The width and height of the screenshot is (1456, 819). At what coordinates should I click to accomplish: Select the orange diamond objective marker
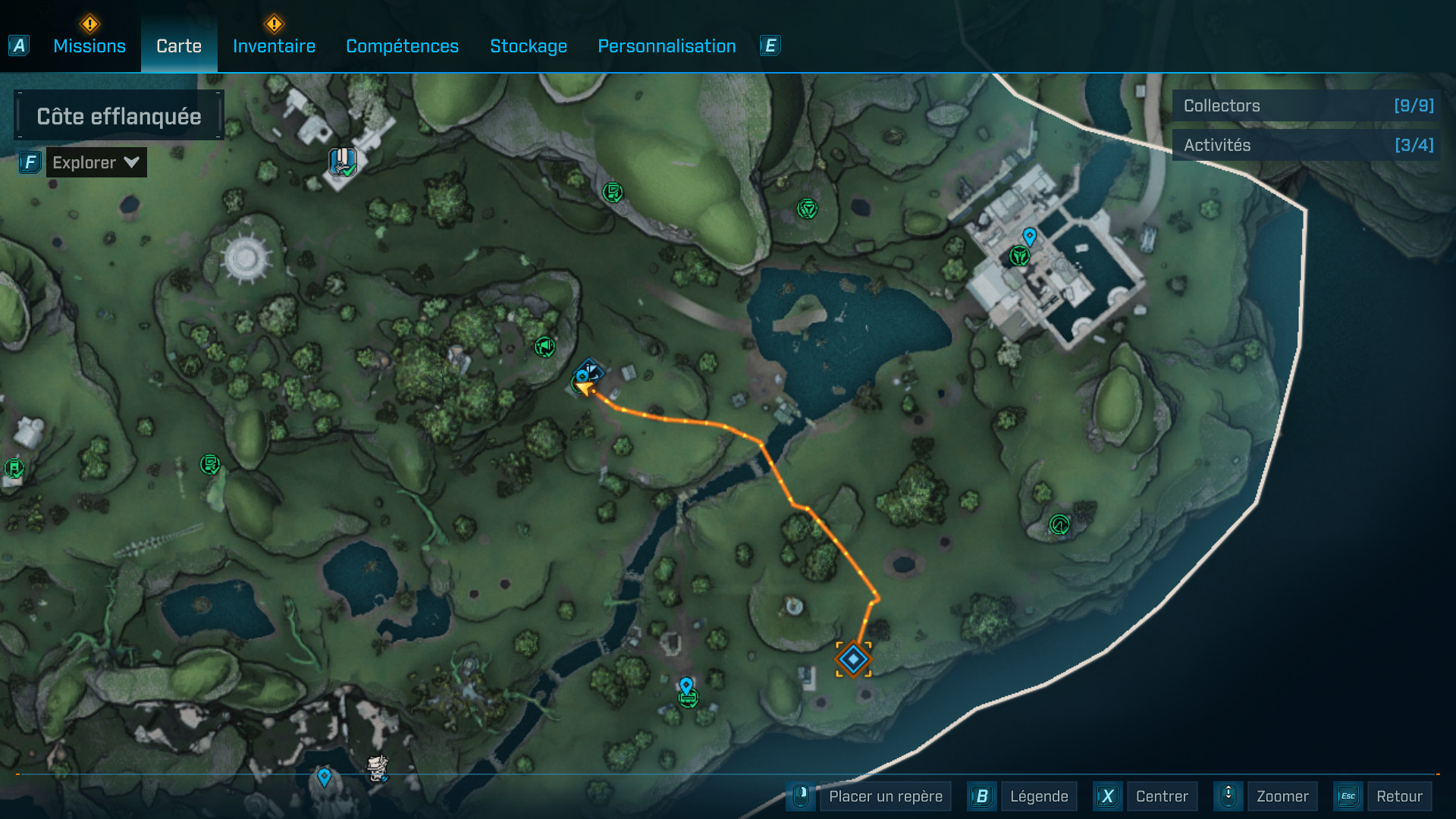[853, 659]
